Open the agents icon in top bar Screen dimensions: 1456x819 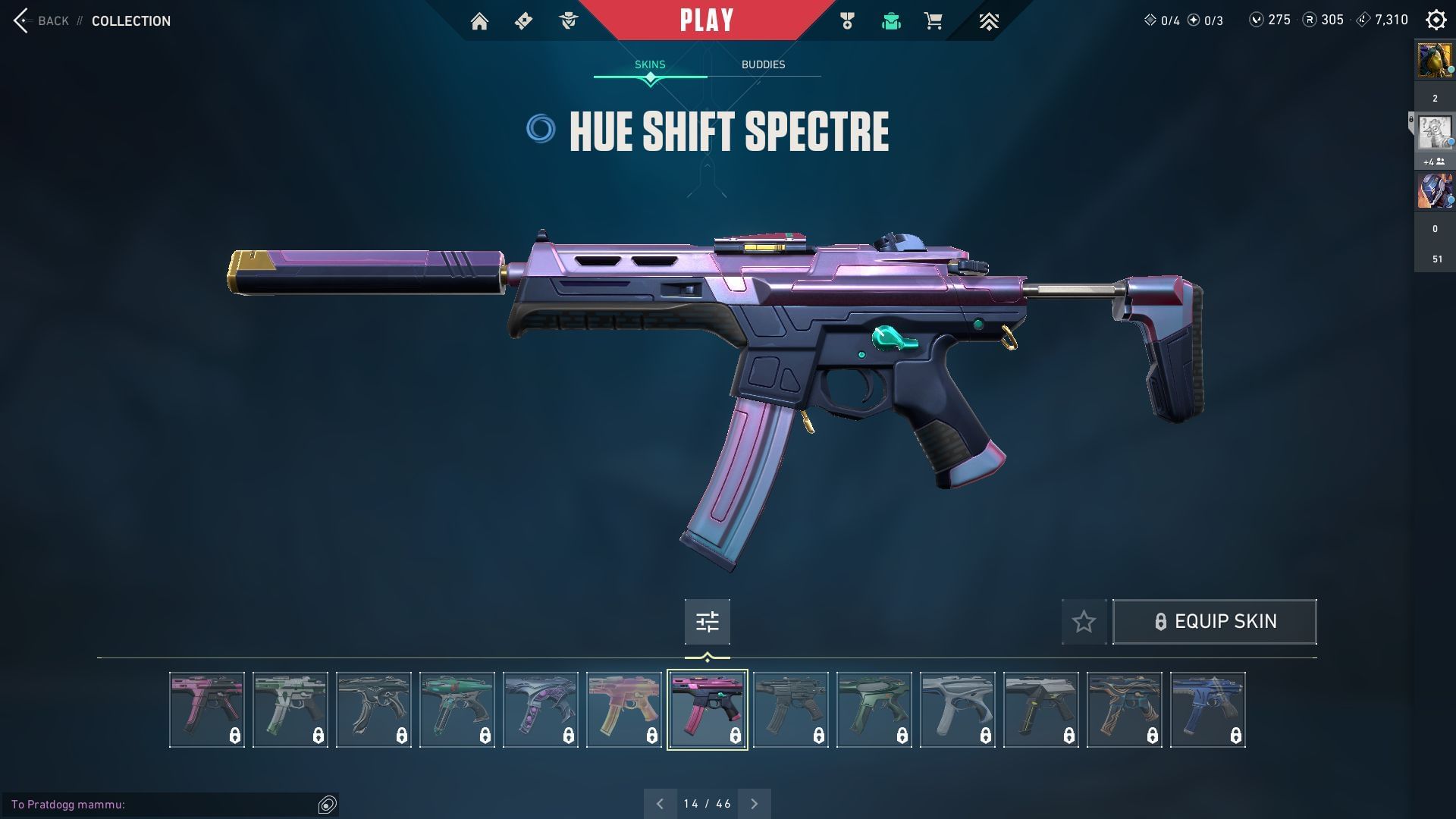[568, 21]
